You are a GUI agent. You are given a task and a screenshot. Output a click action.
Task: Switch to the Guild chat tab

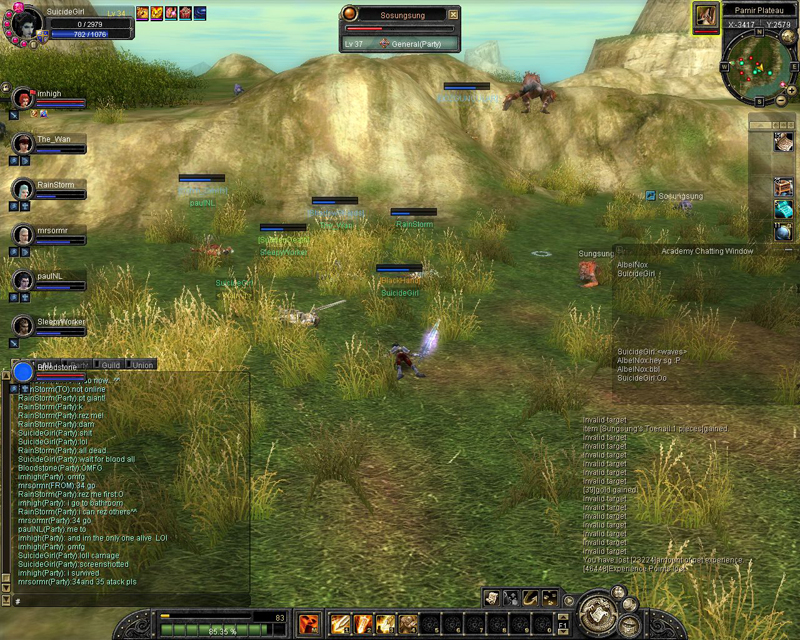[x=110, y=366]
